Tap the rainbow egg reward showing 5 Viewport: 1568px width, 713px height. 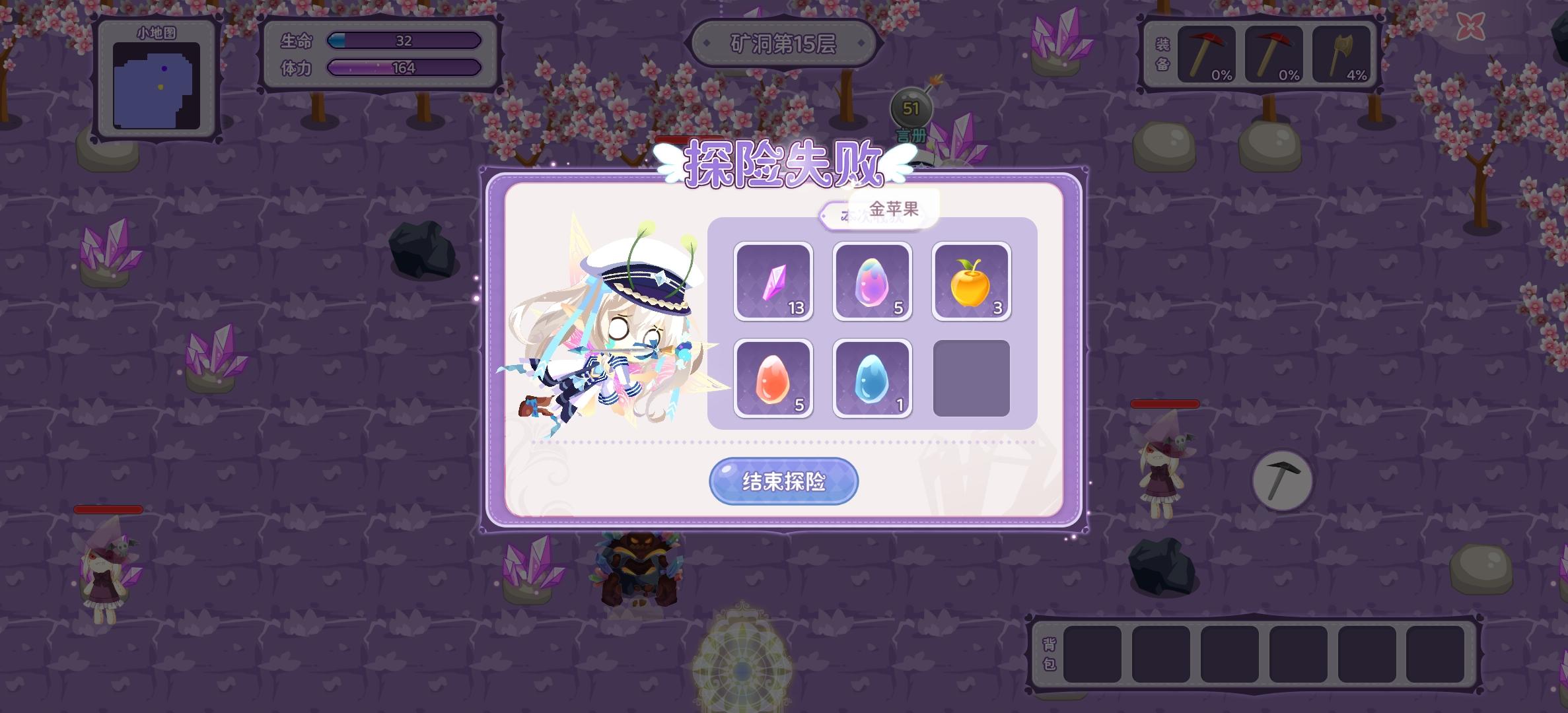(x=872, y=283)
